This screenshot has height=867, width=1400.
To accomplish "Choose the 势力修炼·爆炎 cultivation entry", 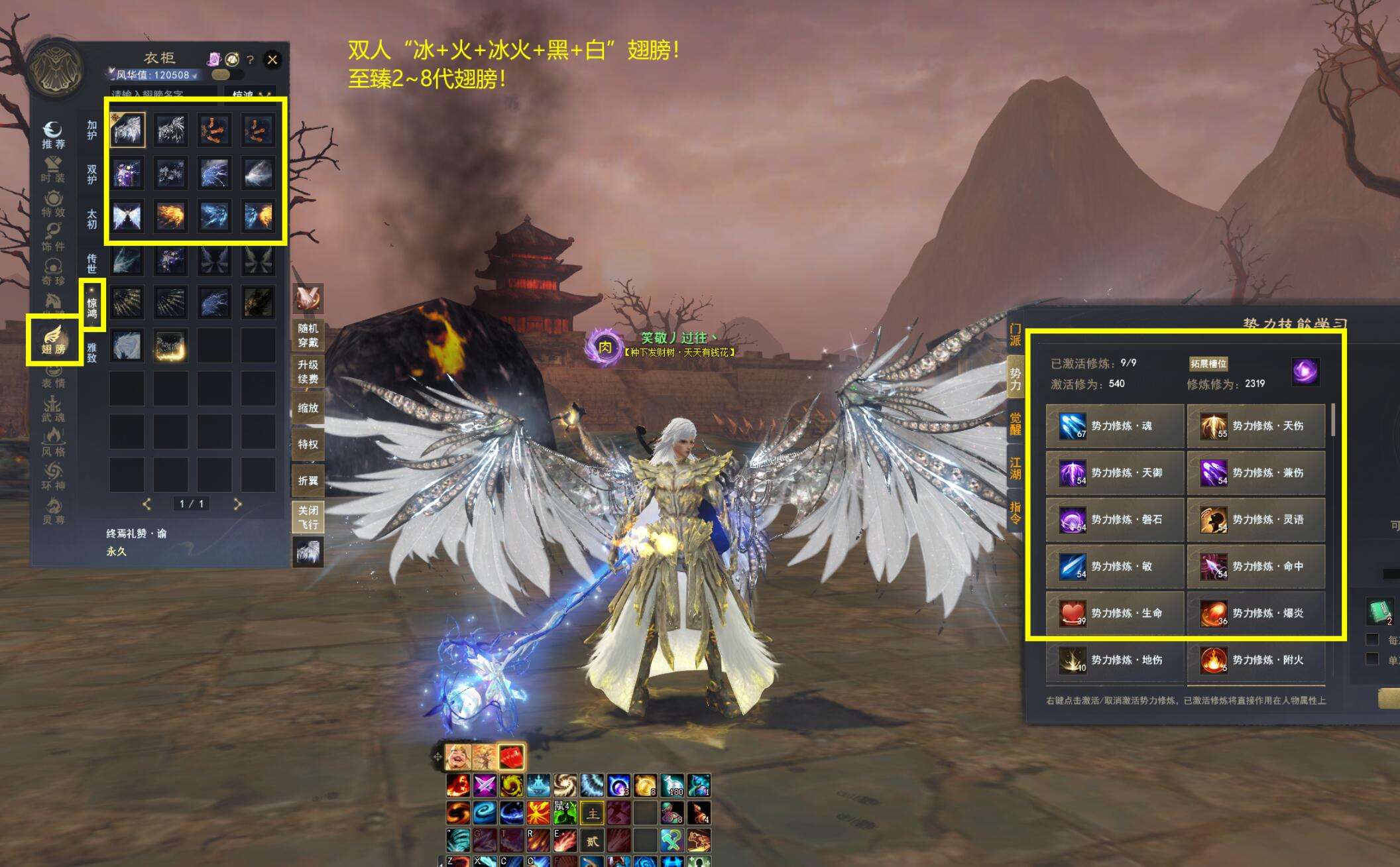I will point(1255,613).
